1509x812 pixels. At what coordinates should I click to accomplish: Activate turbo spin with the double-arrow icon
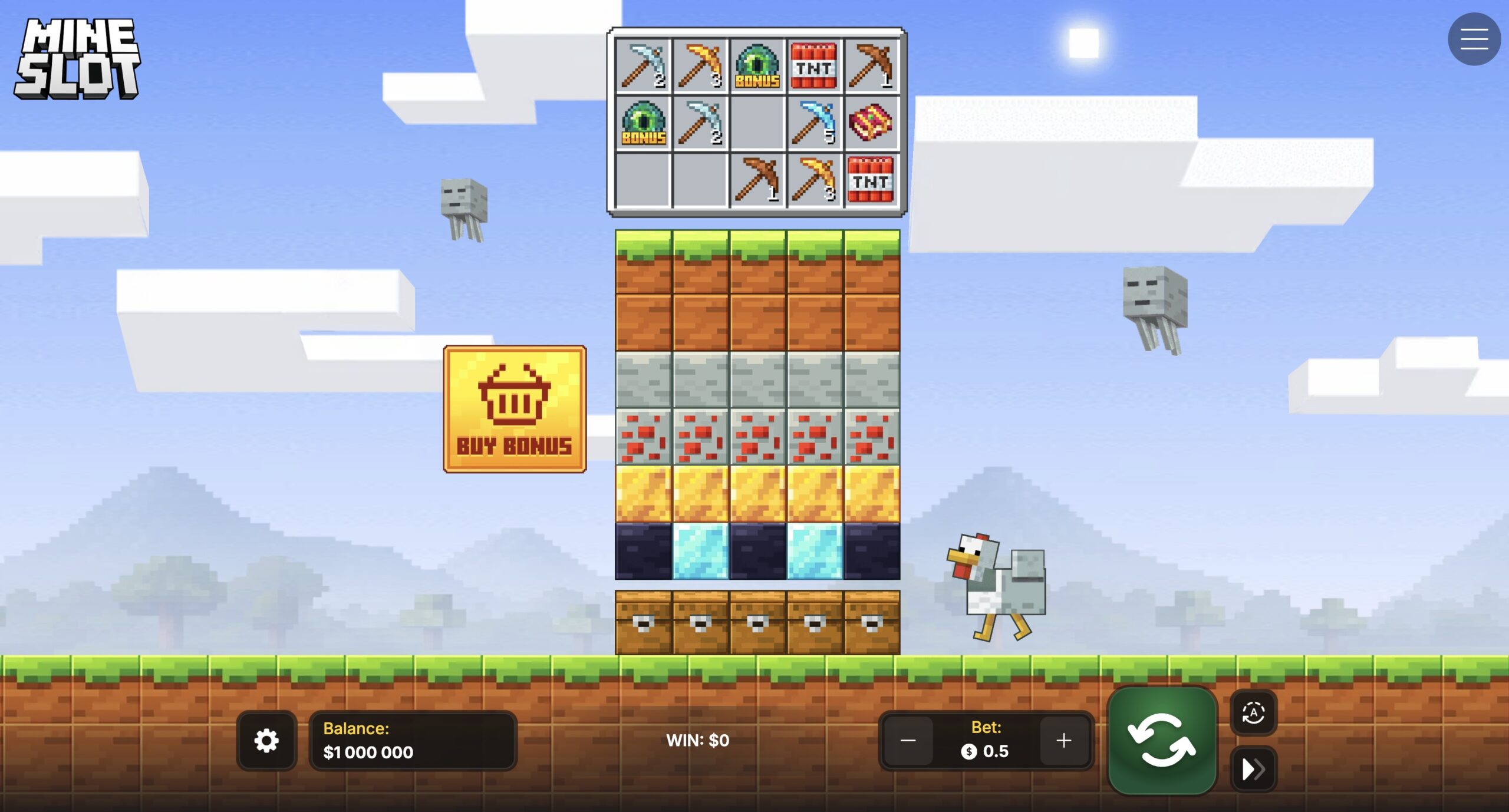coord(1253,768)
